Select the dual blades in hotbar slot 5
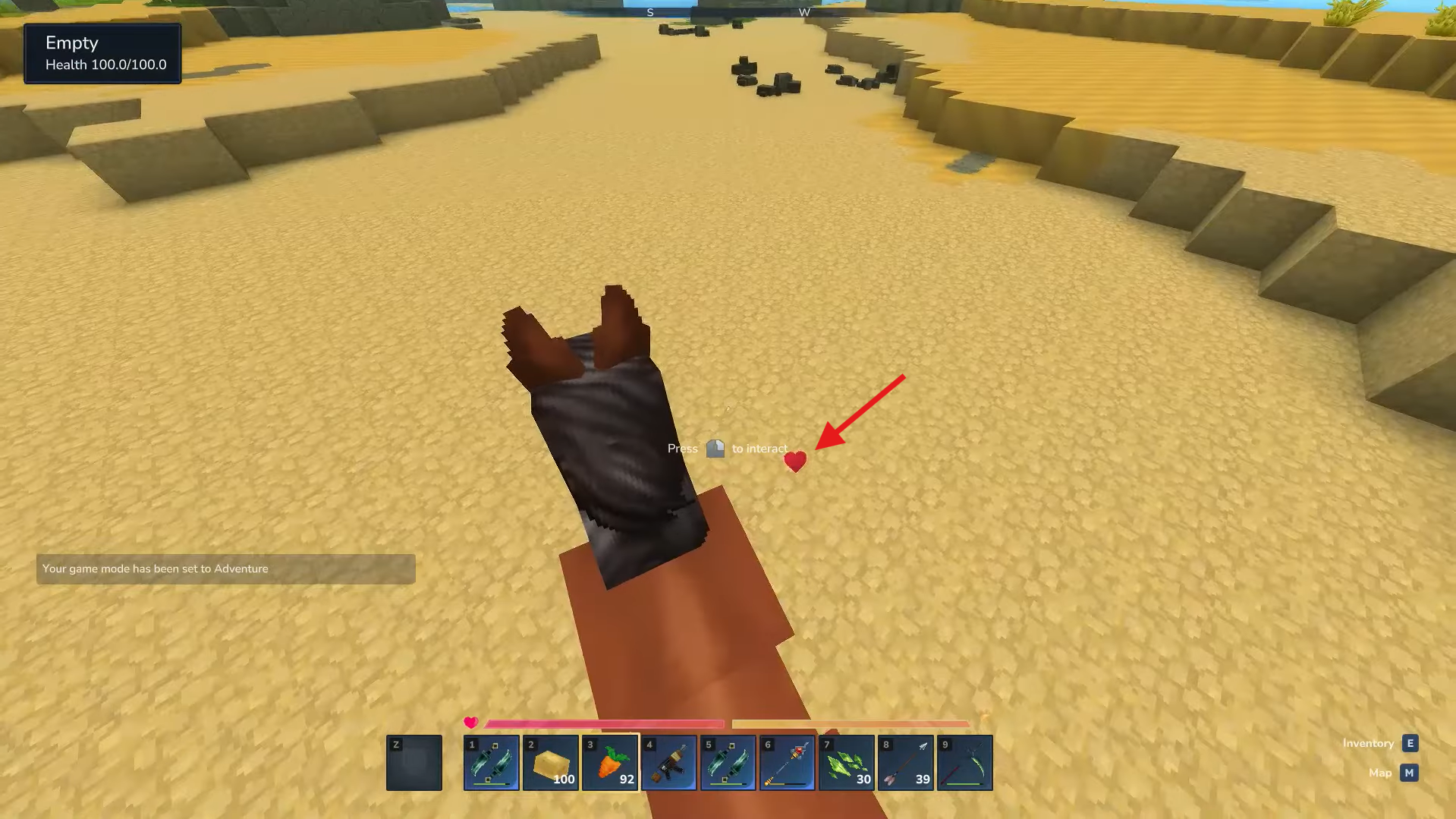This screenshot has width=1456, height=819. click(727, 762)
